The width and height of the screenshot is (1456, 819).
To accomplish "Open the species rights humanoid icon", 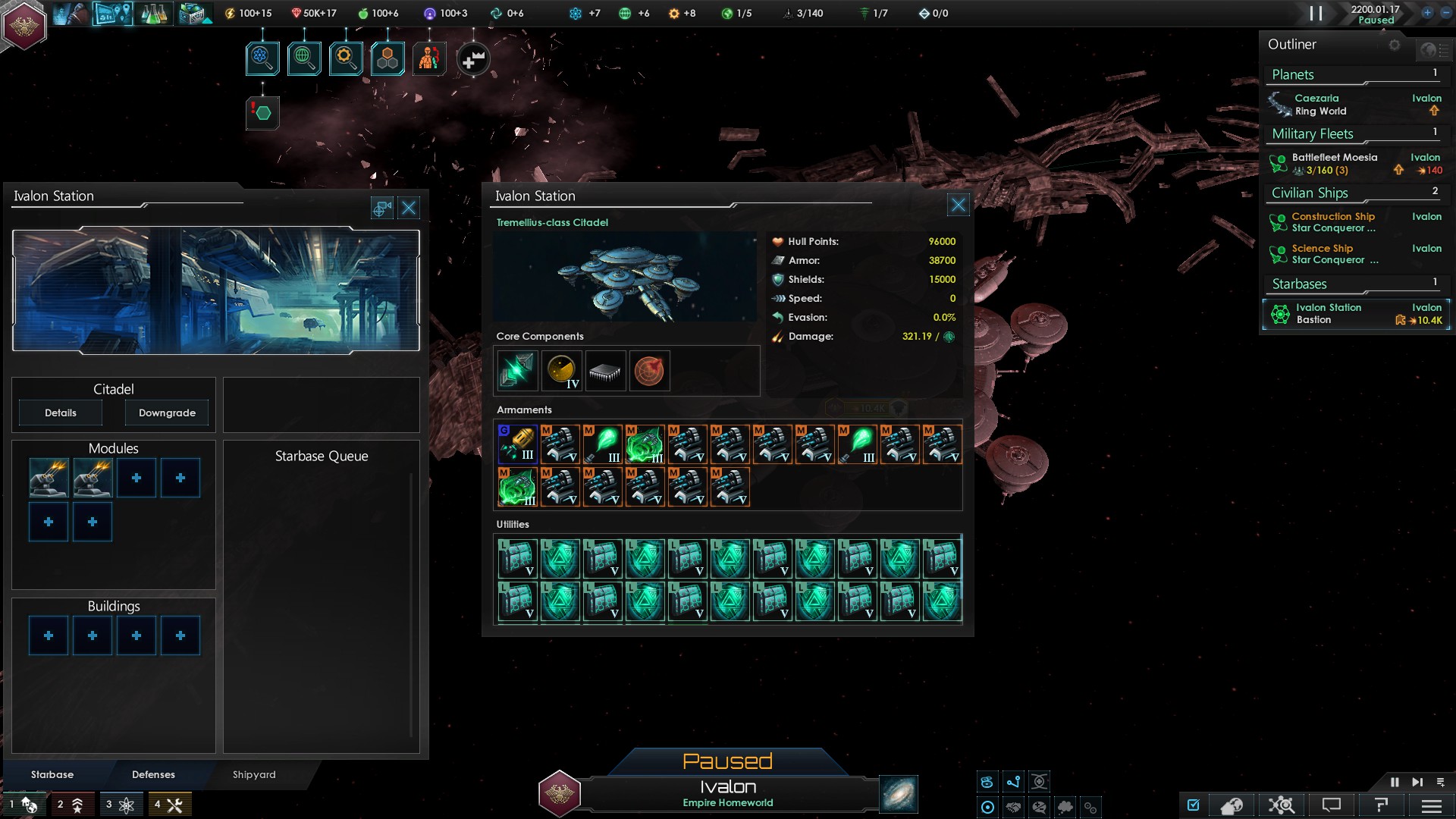I will point(428,57).
